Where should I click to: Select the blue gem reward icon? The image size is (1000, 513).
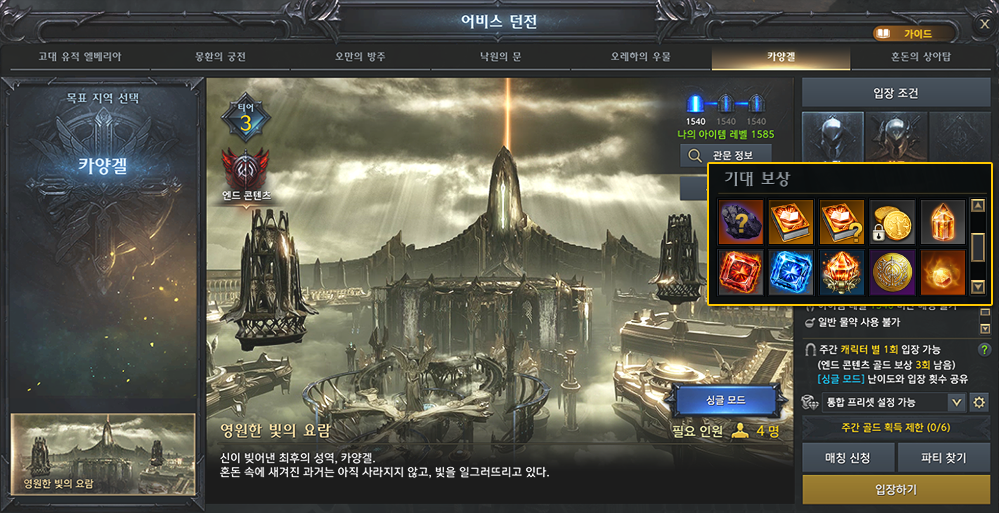point(791,272)
